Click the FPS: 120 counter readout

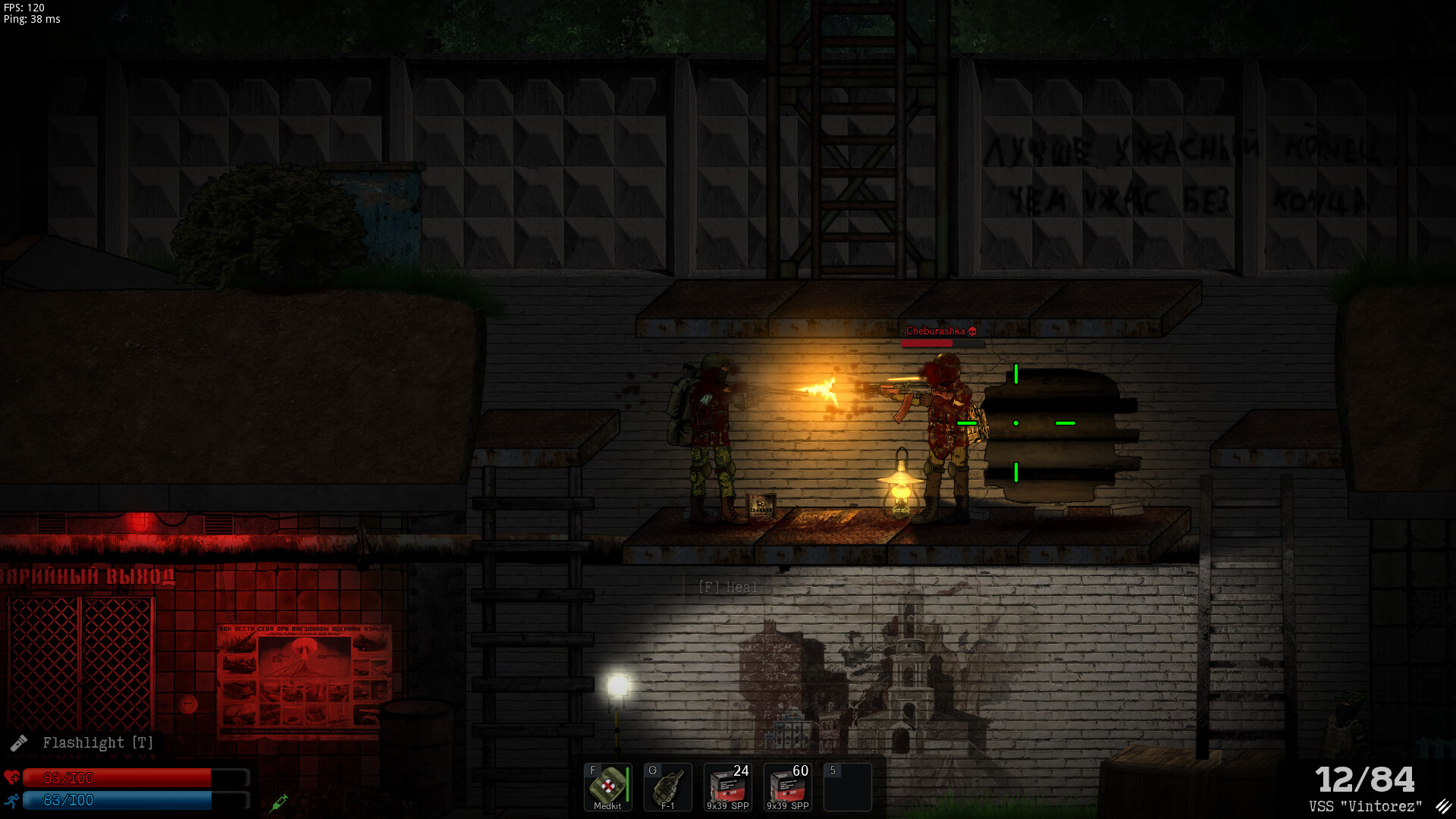[23, 8]
